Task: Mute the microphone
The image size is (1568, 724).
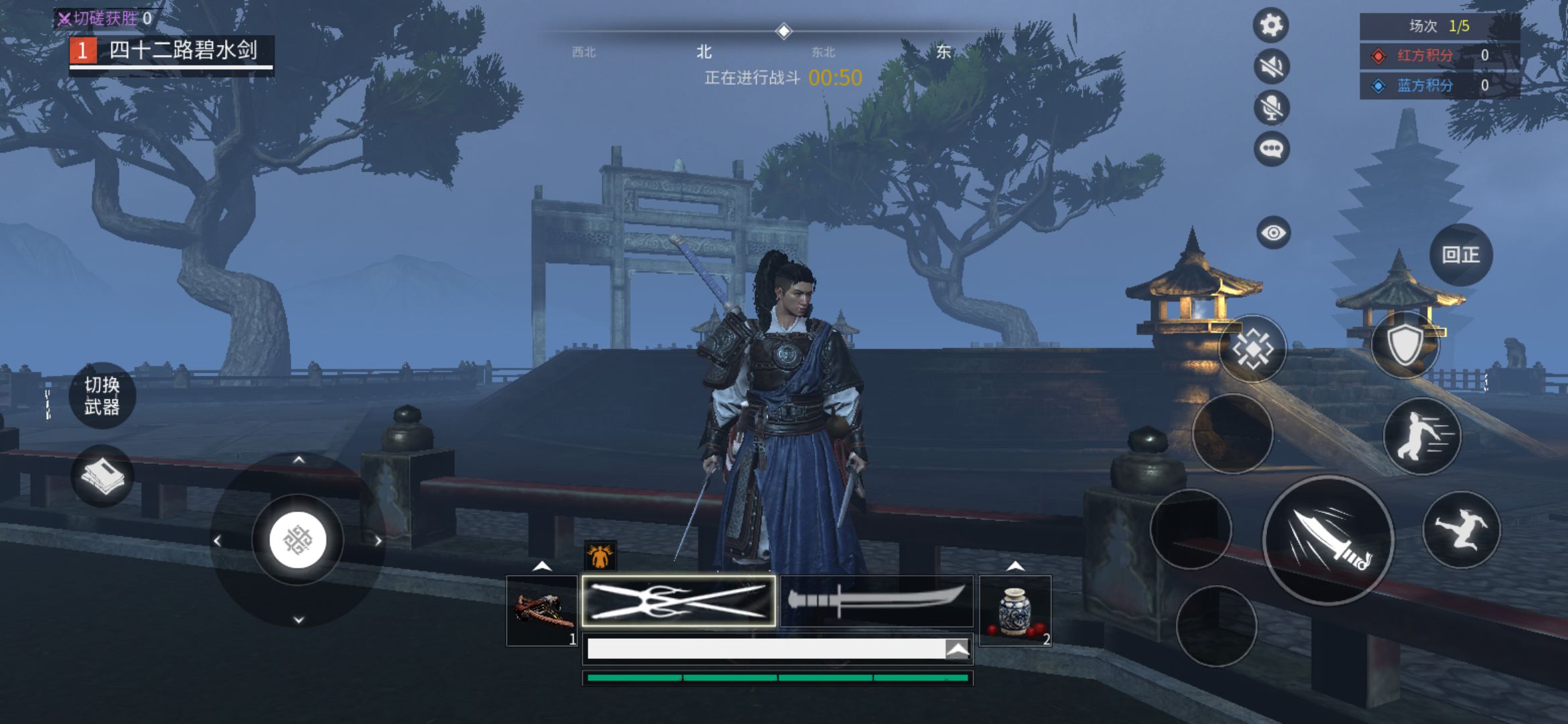Action: pyautogui.click(x=1271, y=107)
